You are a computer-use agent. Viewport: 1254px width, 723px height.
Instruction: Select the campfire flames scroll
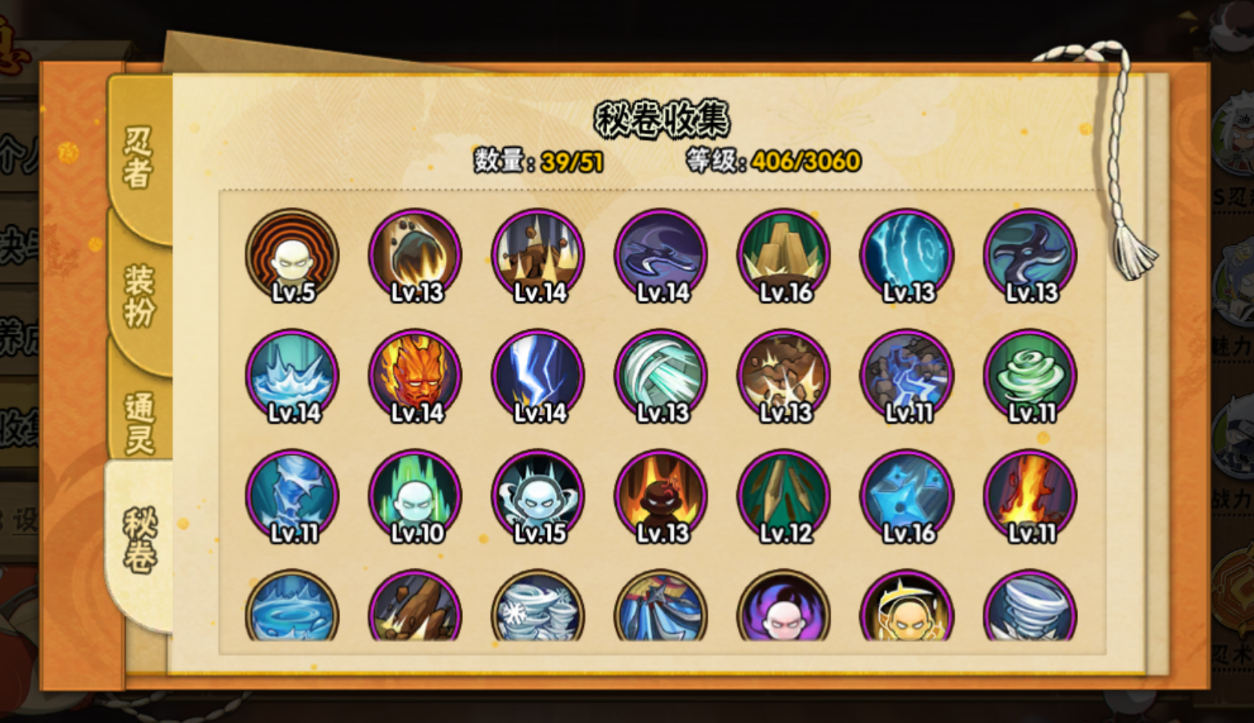1031,496
